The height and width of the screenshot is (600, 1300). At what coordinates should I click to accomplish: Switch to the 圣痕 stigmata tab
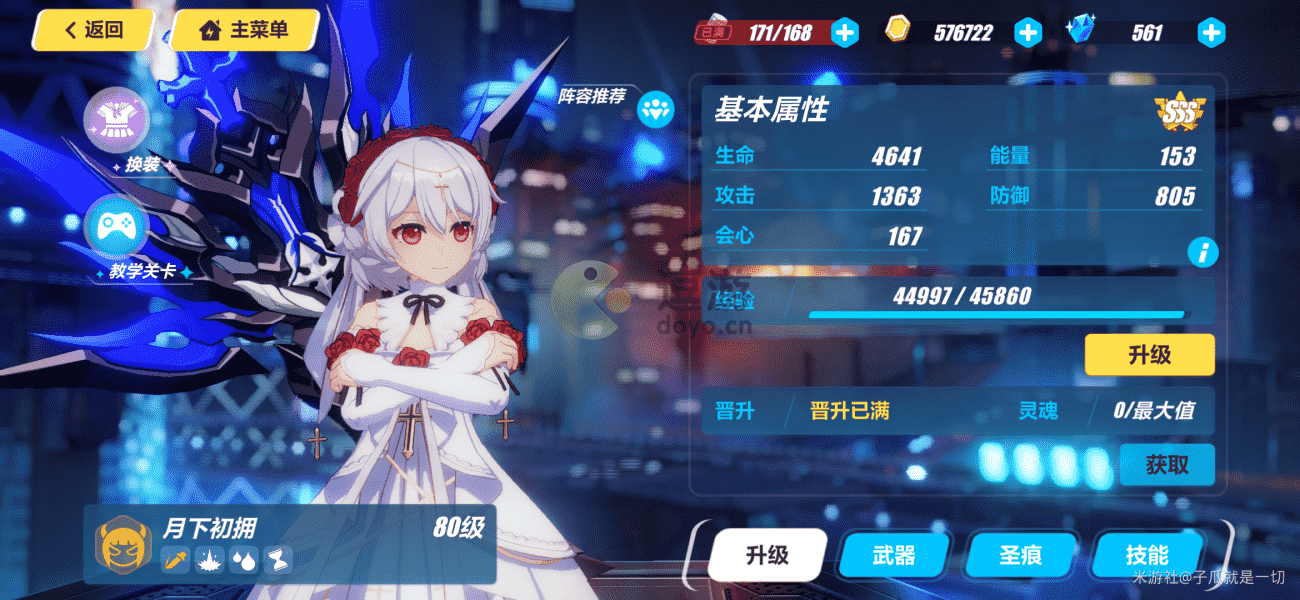point(1020,555)
